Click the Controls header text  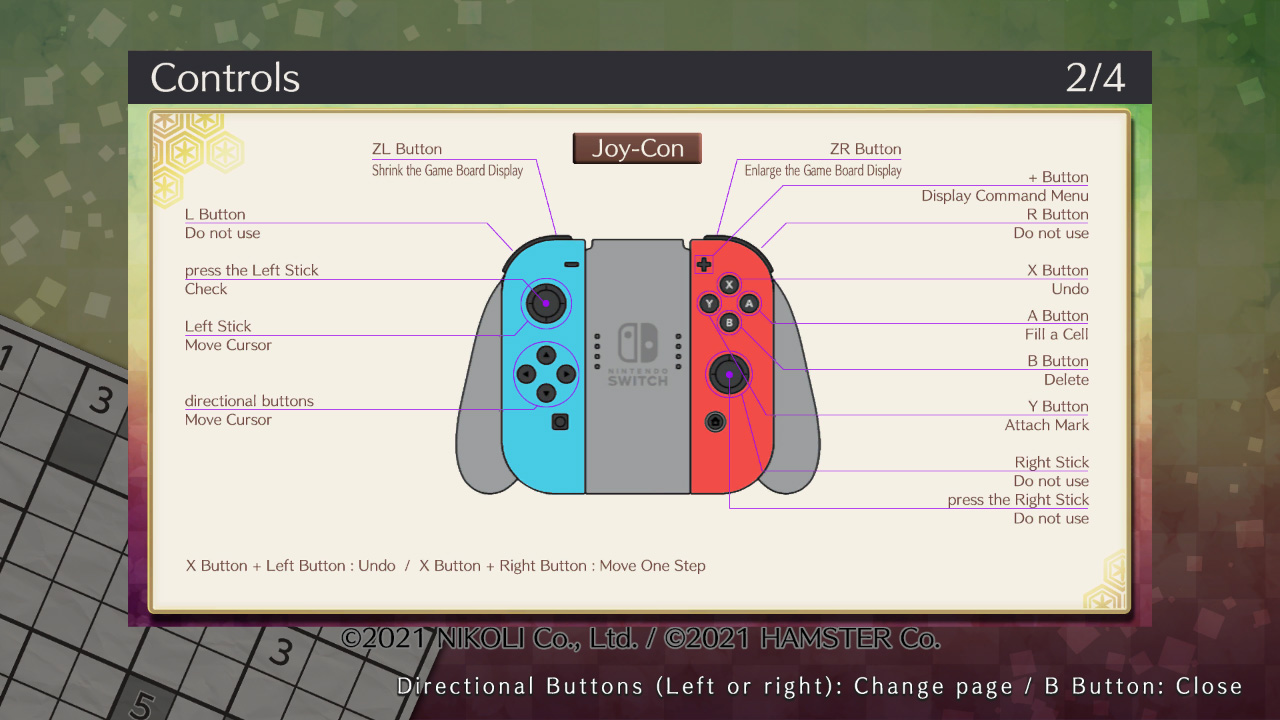click(x=224, y=77)
